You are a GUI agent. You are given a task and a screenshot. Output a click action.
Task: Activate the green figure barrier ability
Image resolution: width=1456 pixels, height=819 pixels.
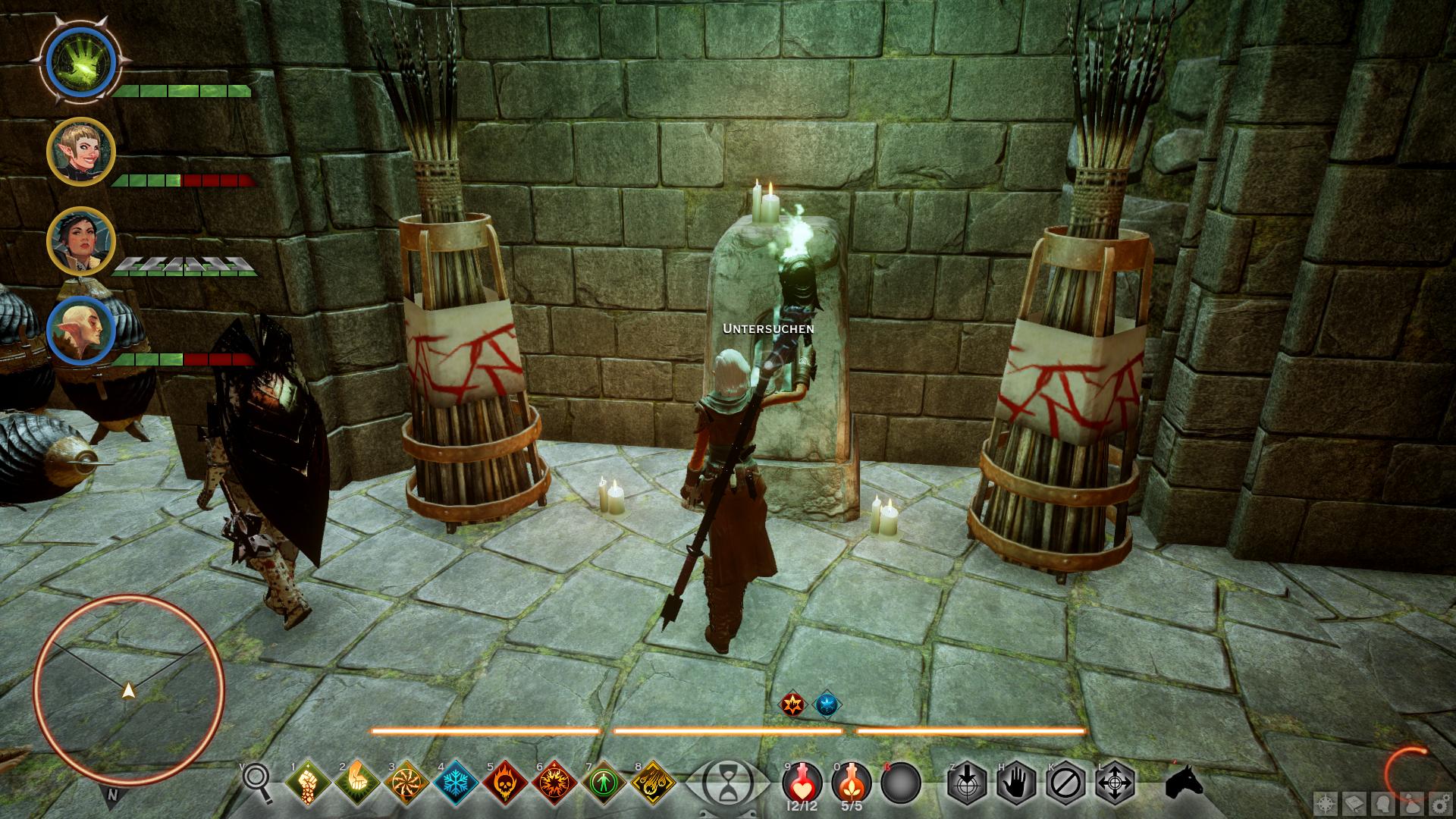click(603, 781)
